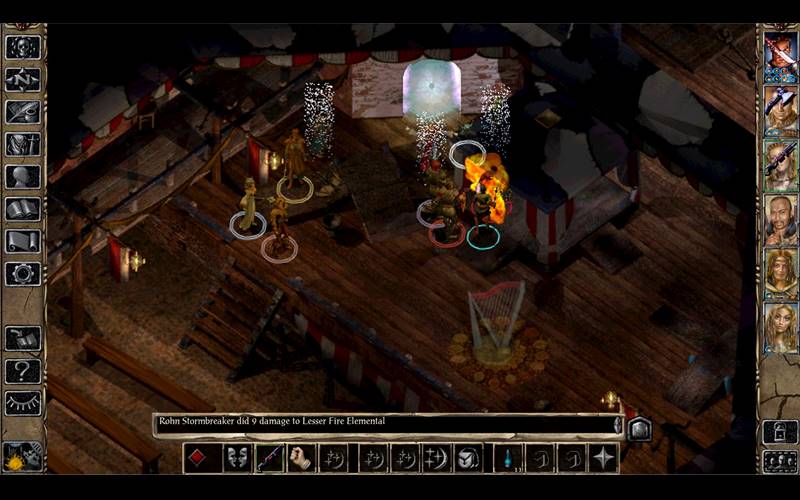This screenshot has width=800, height=500.
Task: Click the question mark help button
Action: (22, 371)
